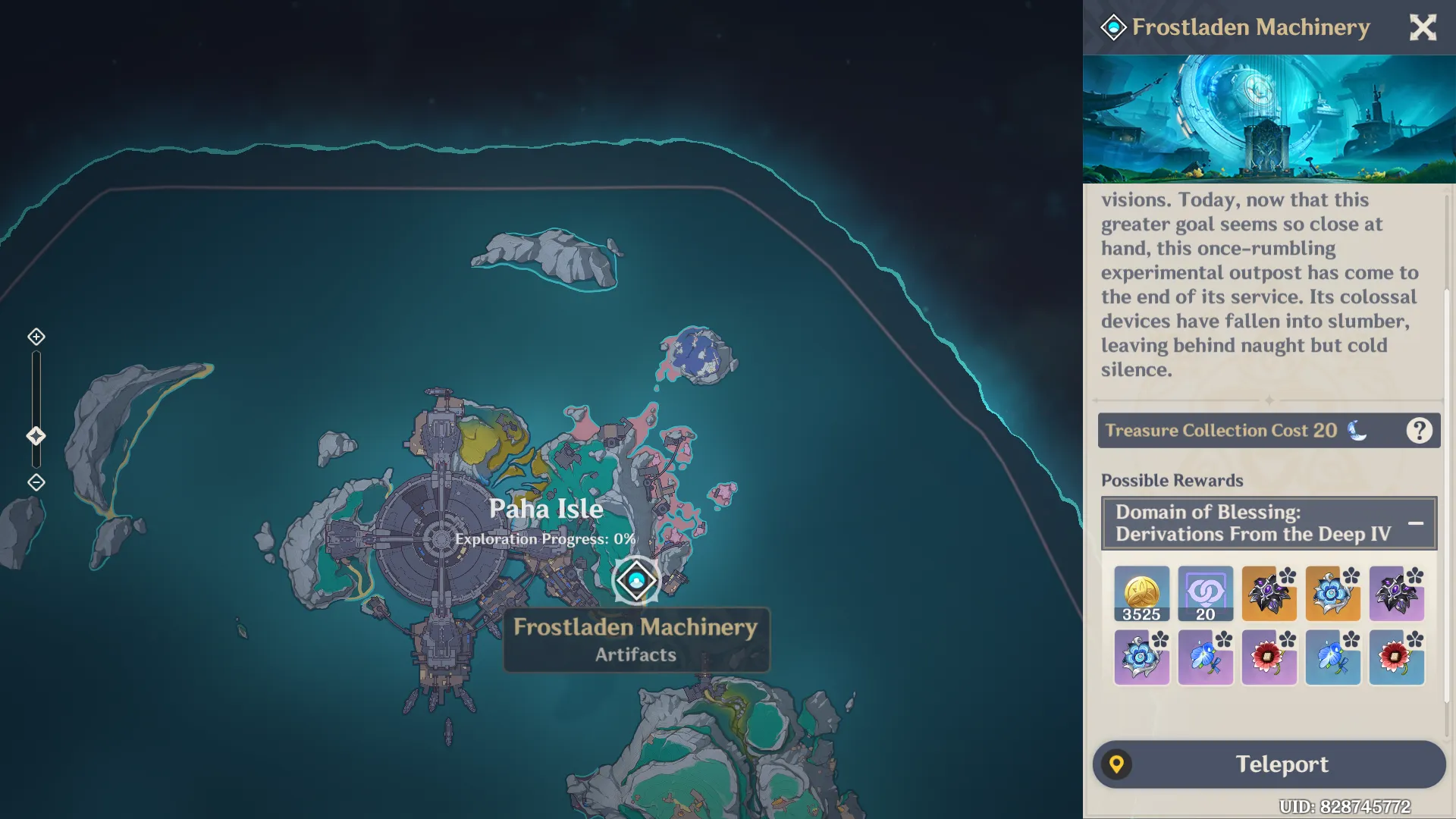Screen dimensions: 1456x819
Task: Open Treasure Collection Cost help icon
Action: [x=1419, y=431]
